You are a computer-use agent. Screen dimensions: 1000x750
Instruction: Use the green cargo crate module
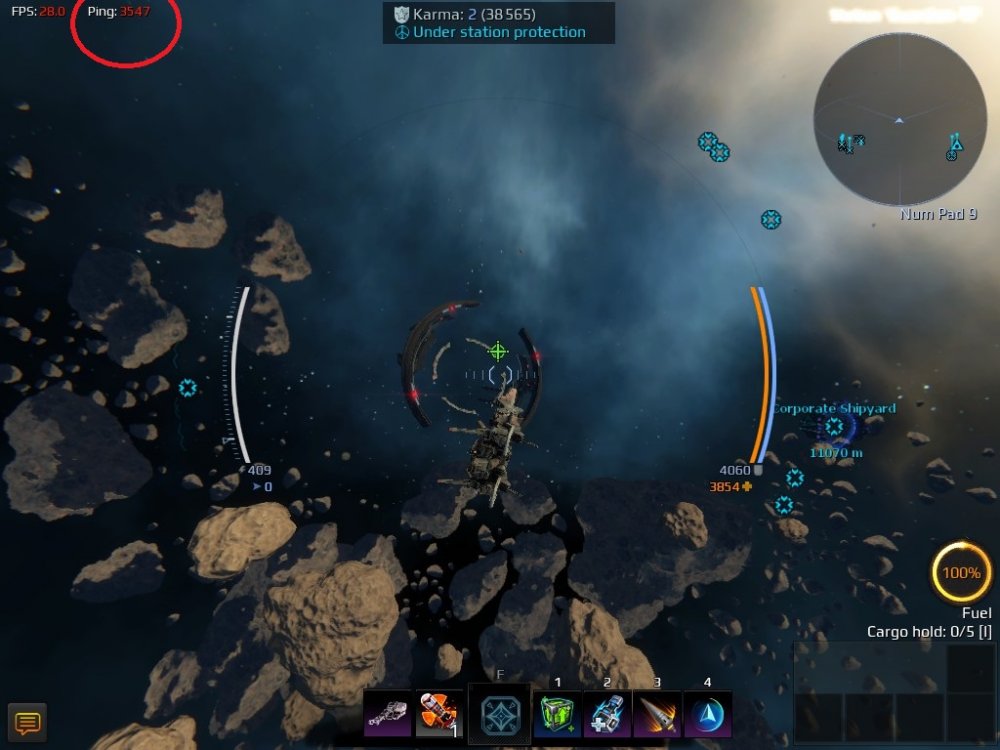coord(557,714)
